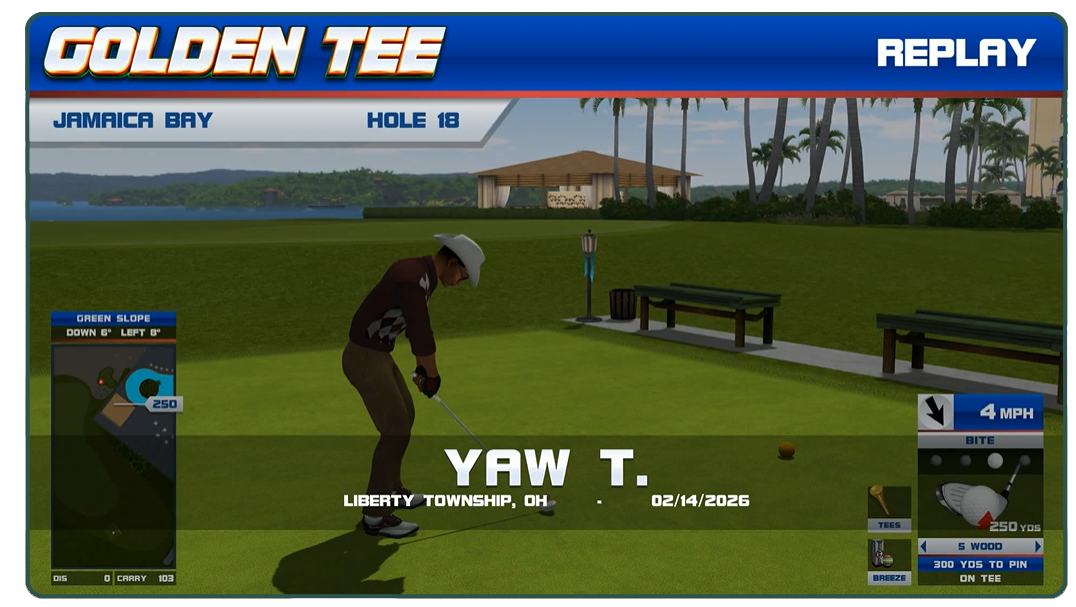
Task: Select the Bite shot type label
Action: pyautogui.click(x=980, y=440)
